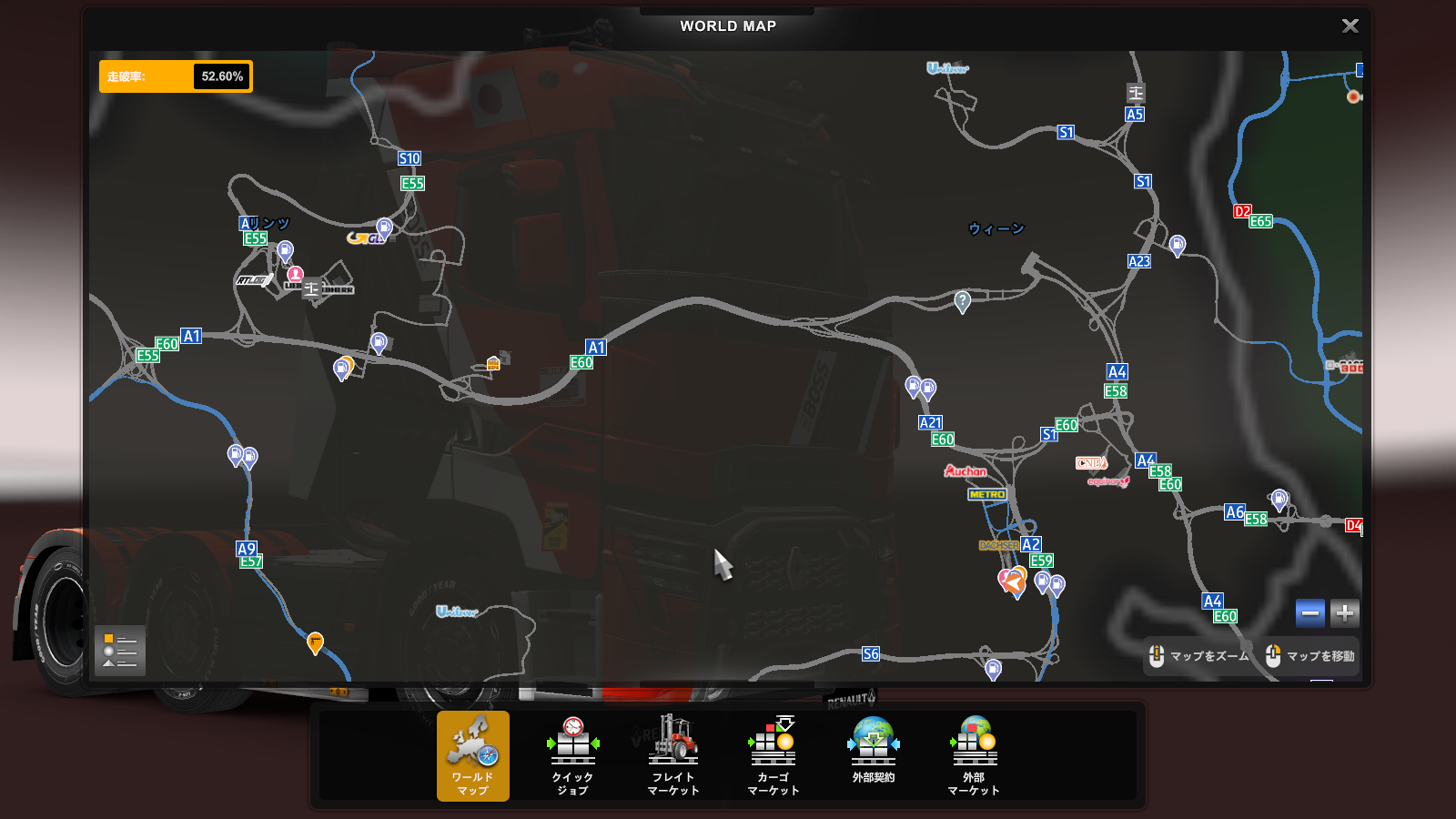Image resolution: width=1456 pixels, height=819 pixels.
Task: Click the DACHSER company logo
Action: point(997,545)
